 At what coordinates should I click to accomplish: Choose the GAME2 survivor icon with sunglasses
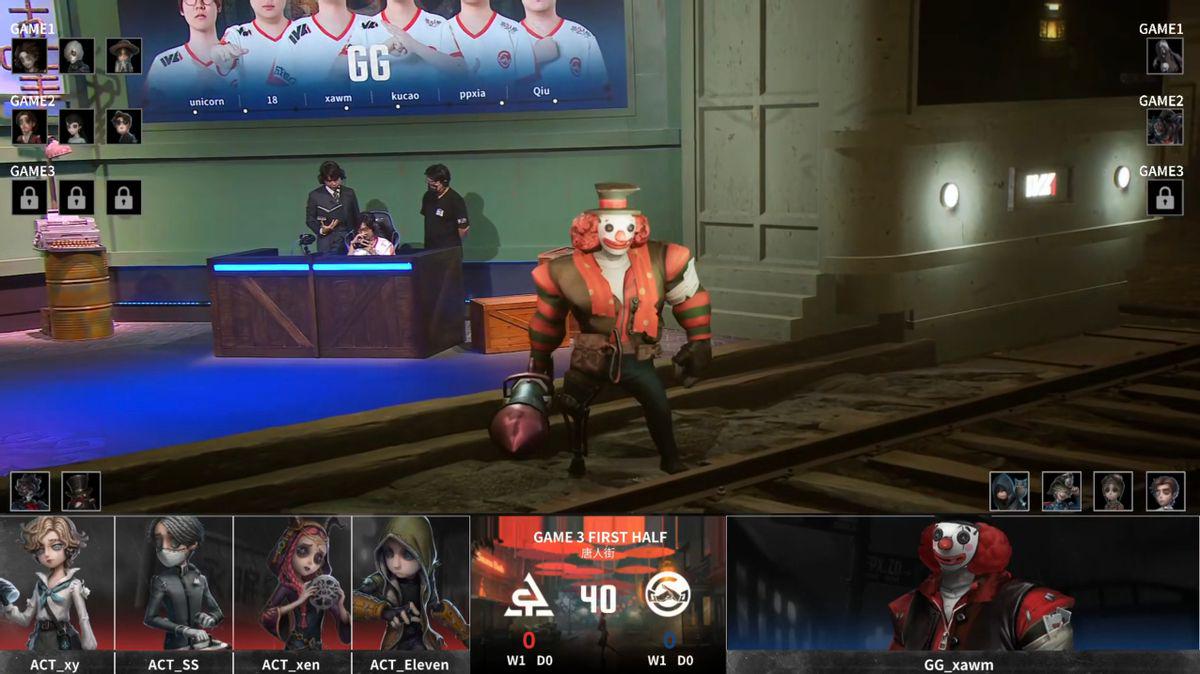pyautogui.click(x=124, y=127)
